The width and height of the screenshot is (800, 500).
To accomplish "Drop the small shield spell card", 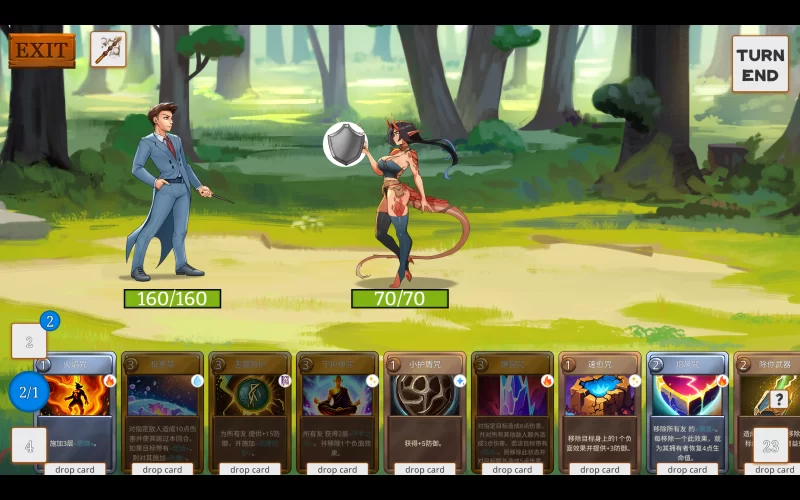I will pos(425,469).
